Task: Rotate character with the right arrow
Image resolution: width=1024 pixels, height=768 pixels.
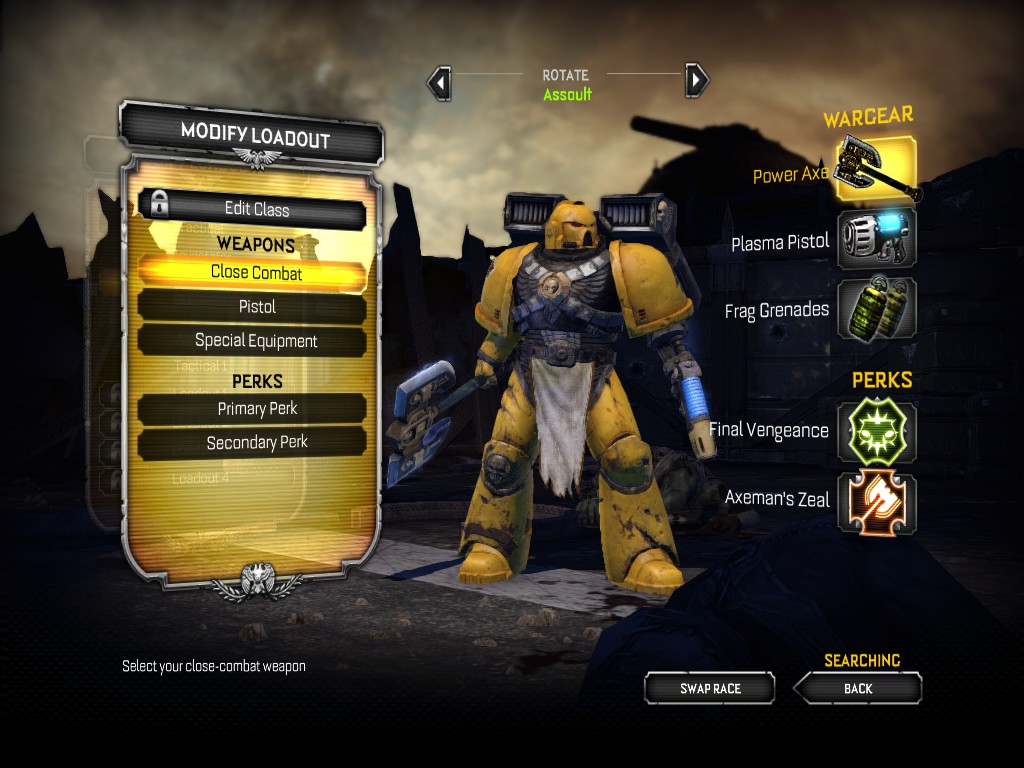Action: [697, 80]
